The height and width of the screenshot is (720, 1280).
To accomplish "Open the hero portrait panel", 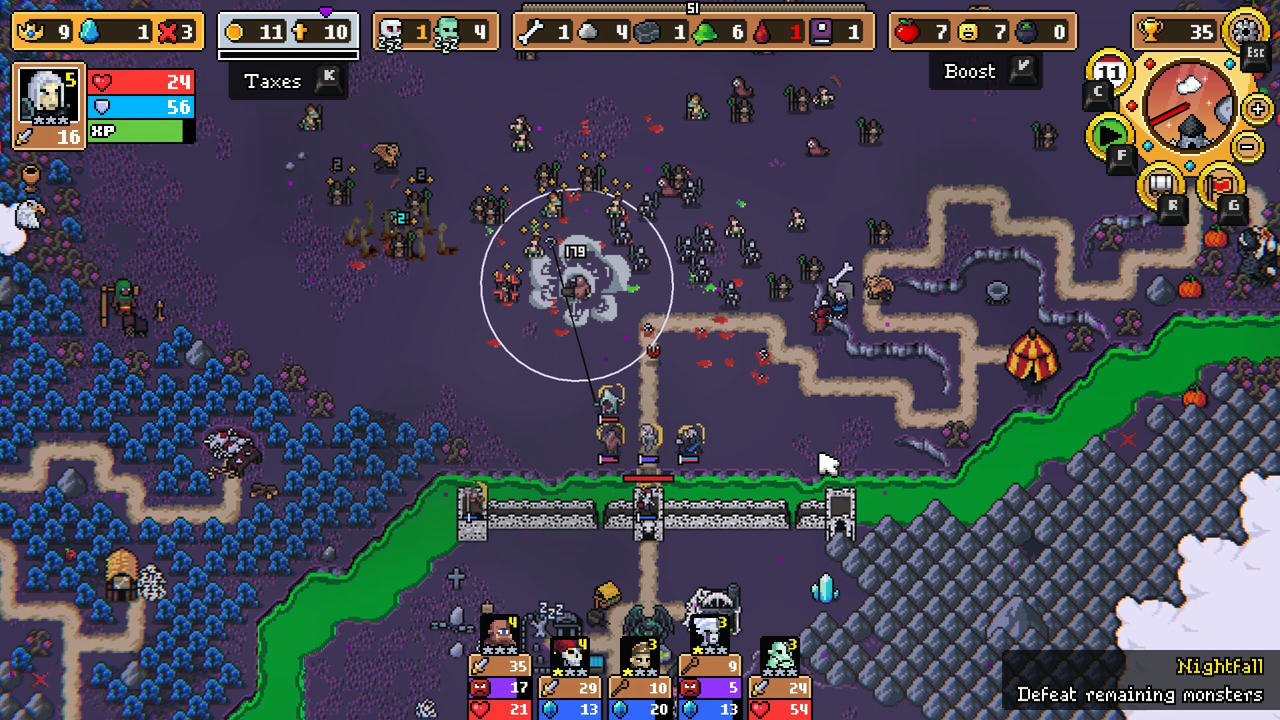I will pyautogui.click(x=48, y=95).
